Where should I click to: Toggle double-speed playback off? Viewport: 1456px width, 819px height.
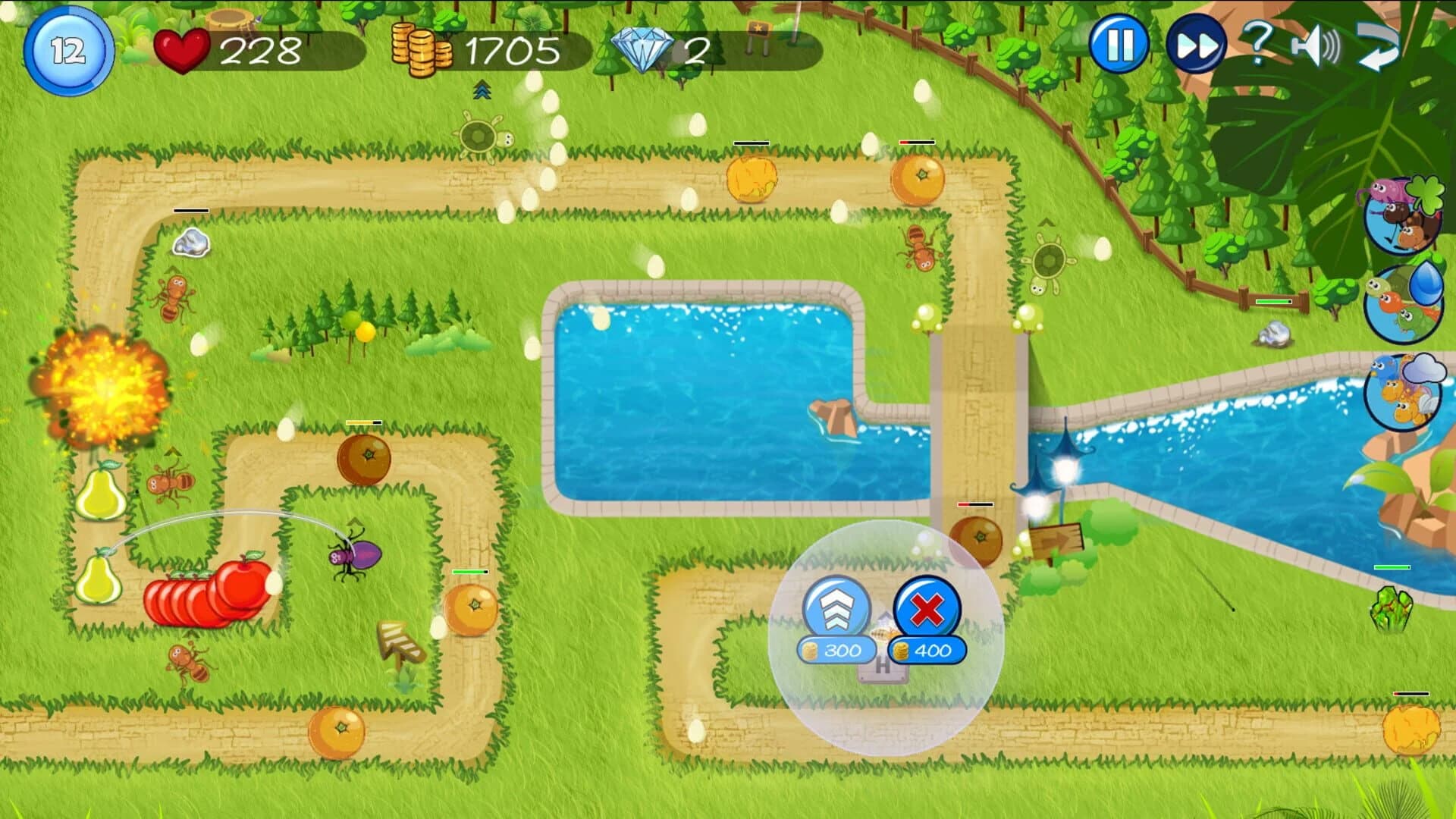pos(1195,47)
